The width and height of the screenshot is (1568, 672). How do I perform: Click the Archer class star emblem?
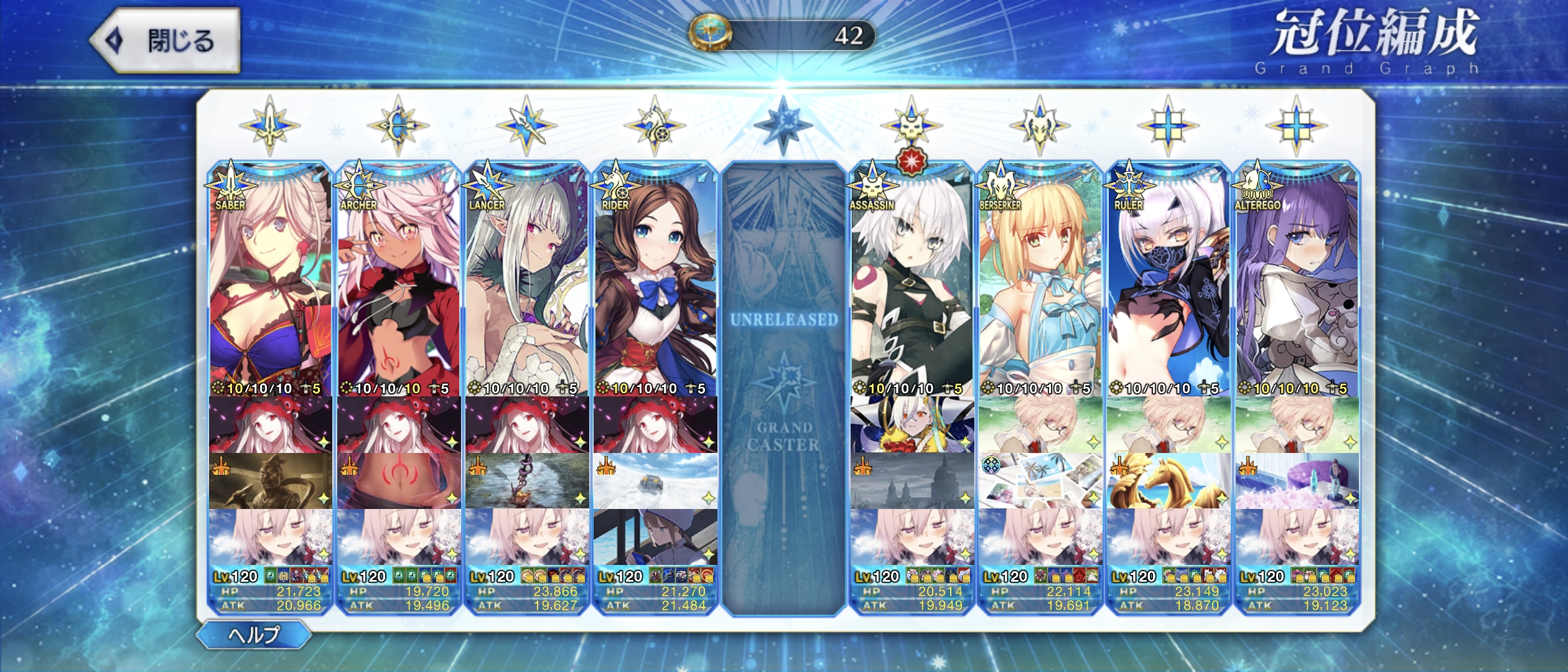point(398,124)
